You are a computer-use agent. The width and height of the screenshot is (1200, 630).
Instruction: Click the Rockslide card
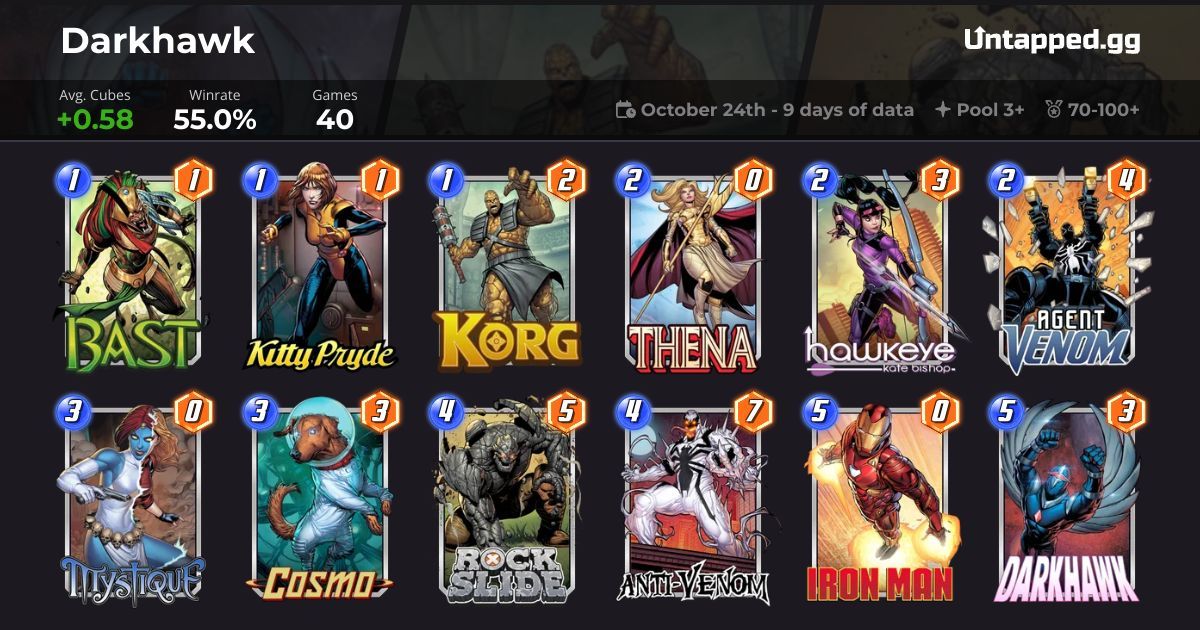click(x=507, y=505)
